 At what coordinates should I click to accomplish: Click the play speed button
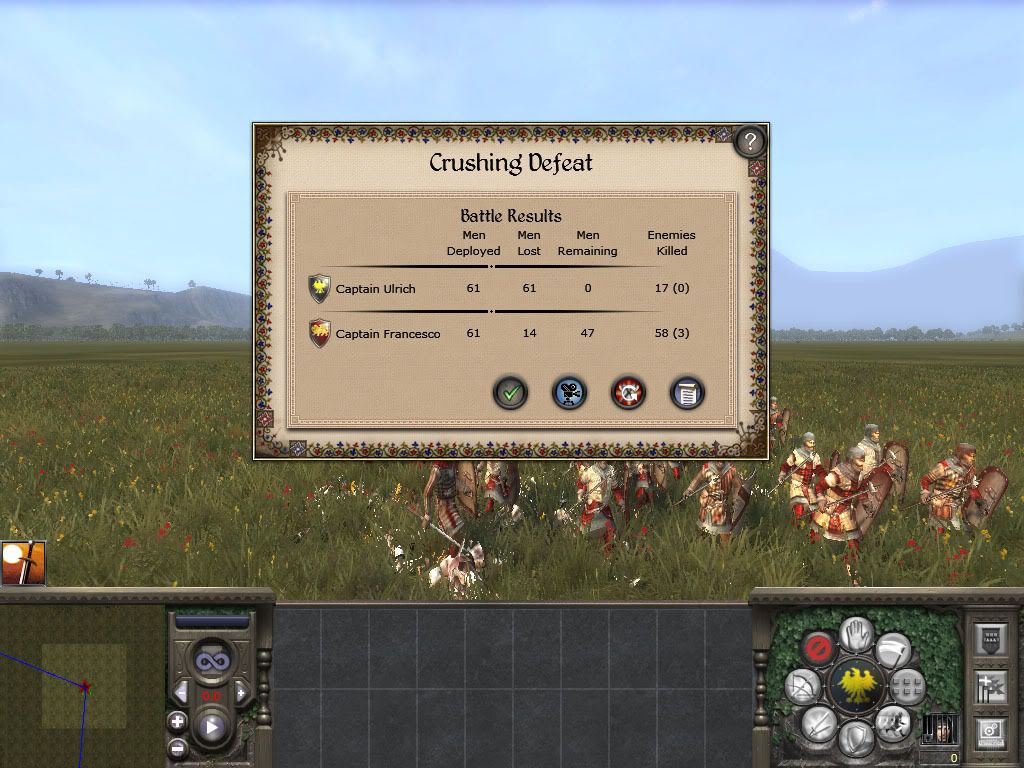tap(212, 727)
